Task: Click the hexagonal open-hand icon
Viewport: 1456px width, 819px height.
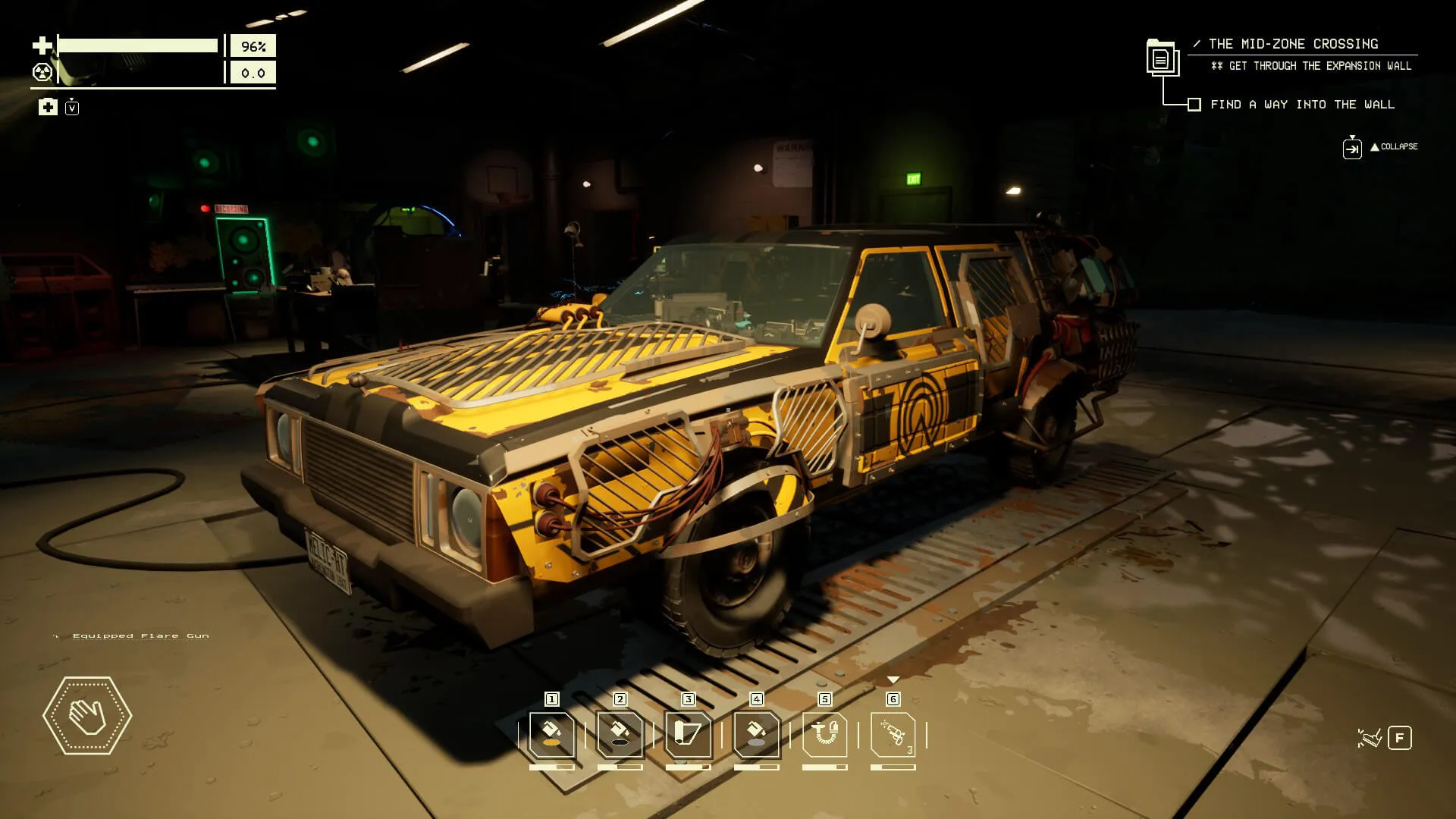Action: (x=87, y=716)
